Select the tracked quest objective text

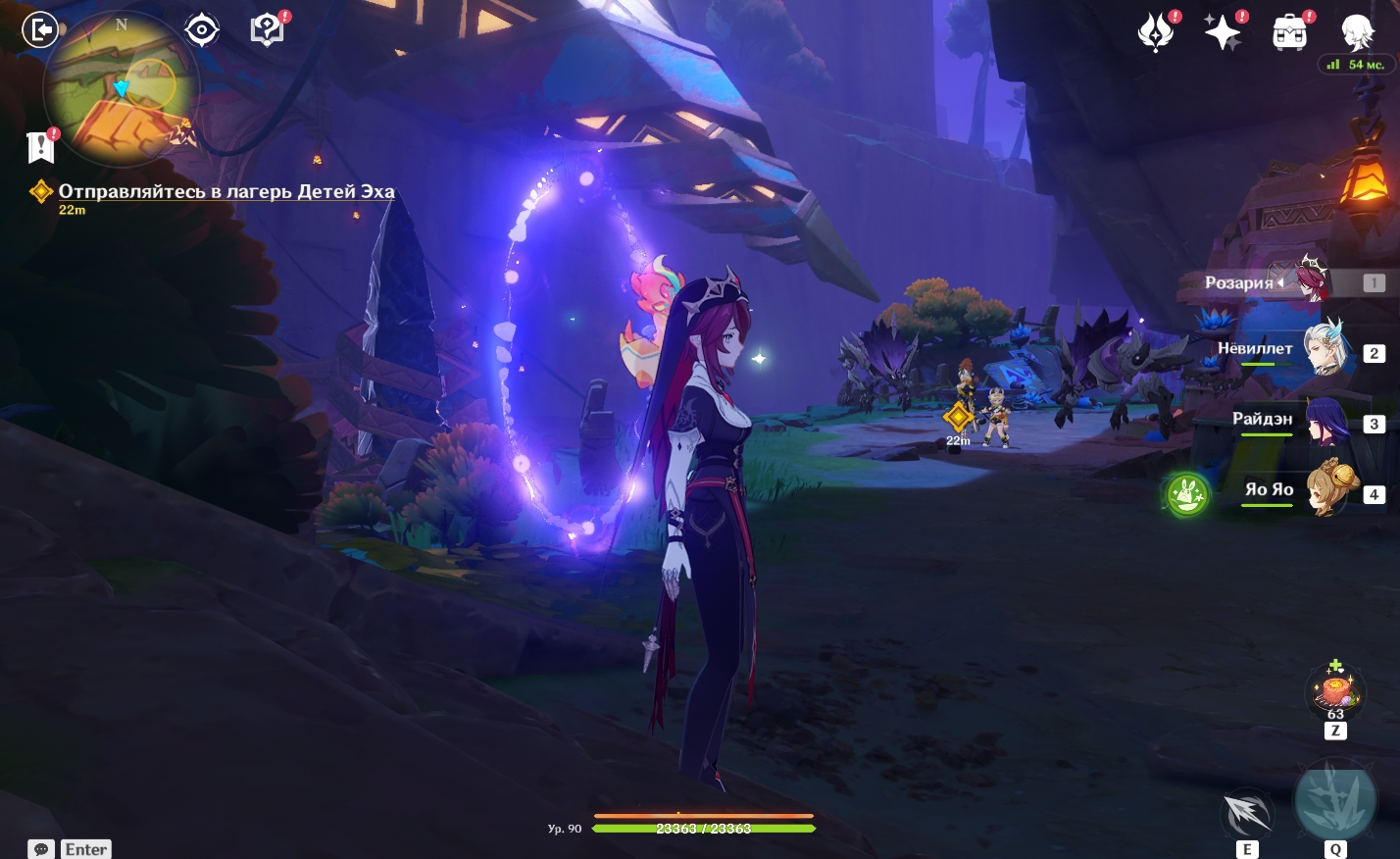(x=226, y=192)
